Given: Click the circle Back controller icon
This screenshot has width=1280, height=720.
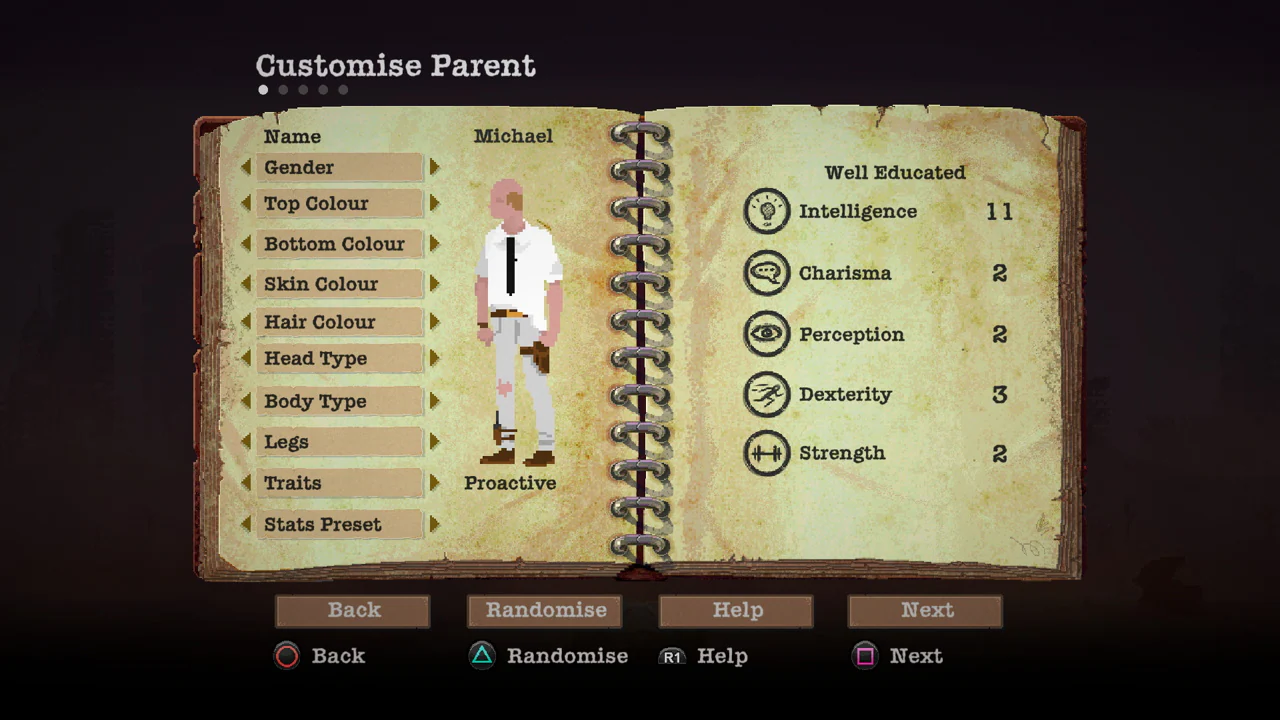Looking at the screenshot, I should pos(287,656).
